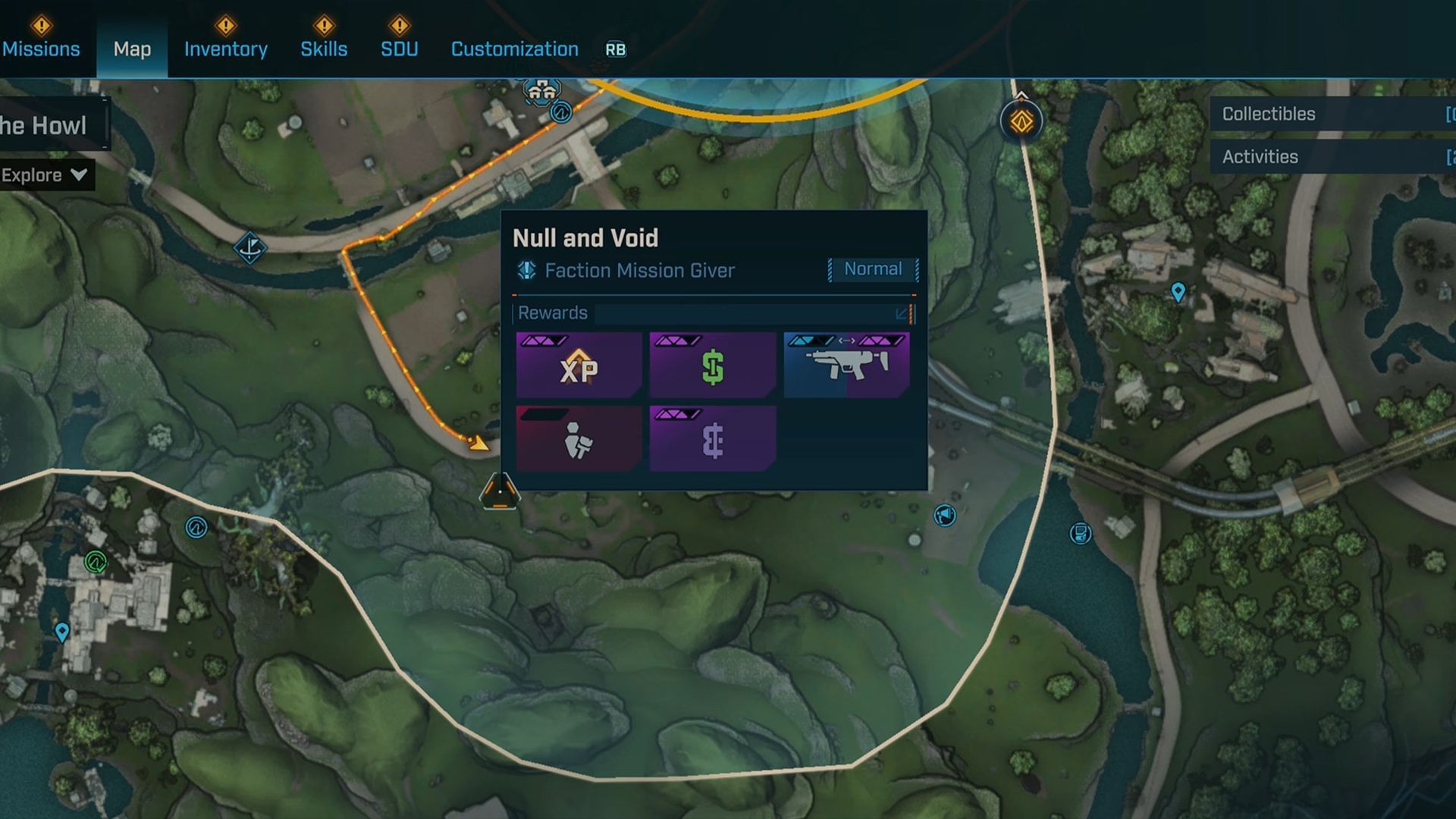The height and width of the screenshot is (819, 1456).
Task: Expand the Explore dropdown
Action: [x=44, y=175]
